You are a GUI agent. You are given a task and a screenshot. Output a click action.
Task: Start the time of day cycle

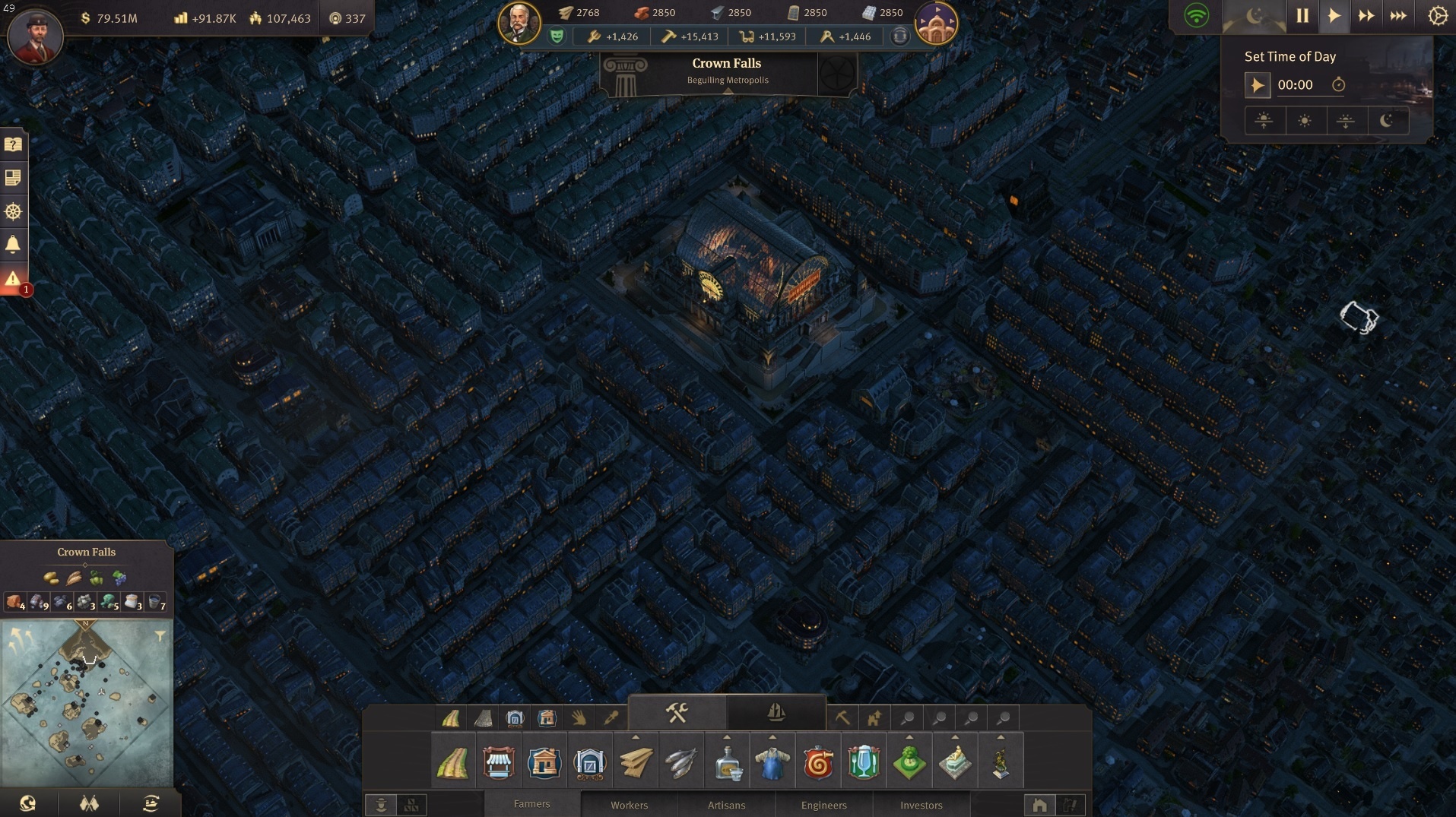1257,85
